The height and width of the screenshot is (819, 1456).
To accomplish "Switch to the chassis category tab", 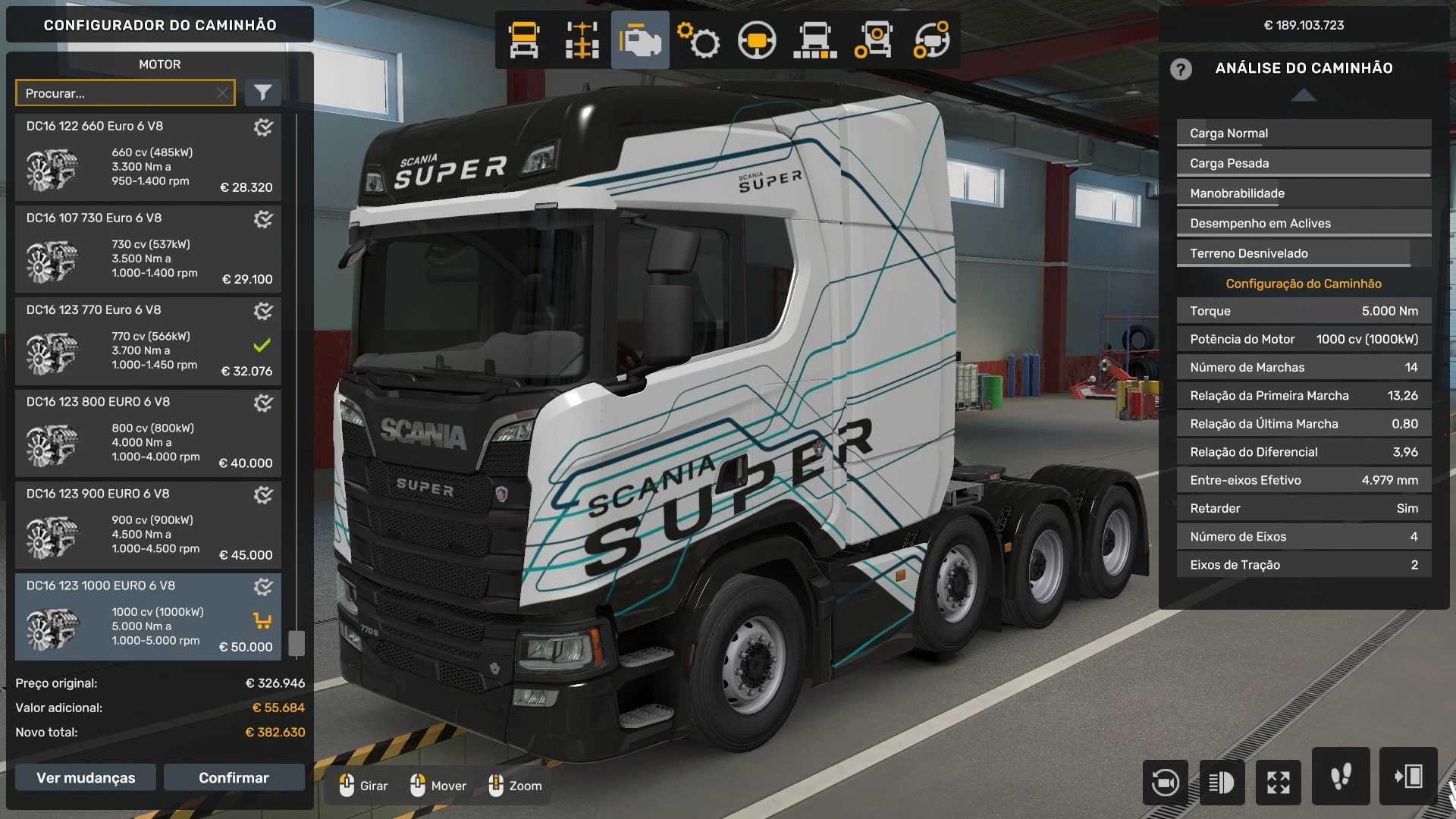I will pyautogui.click(x=582, y=39).
